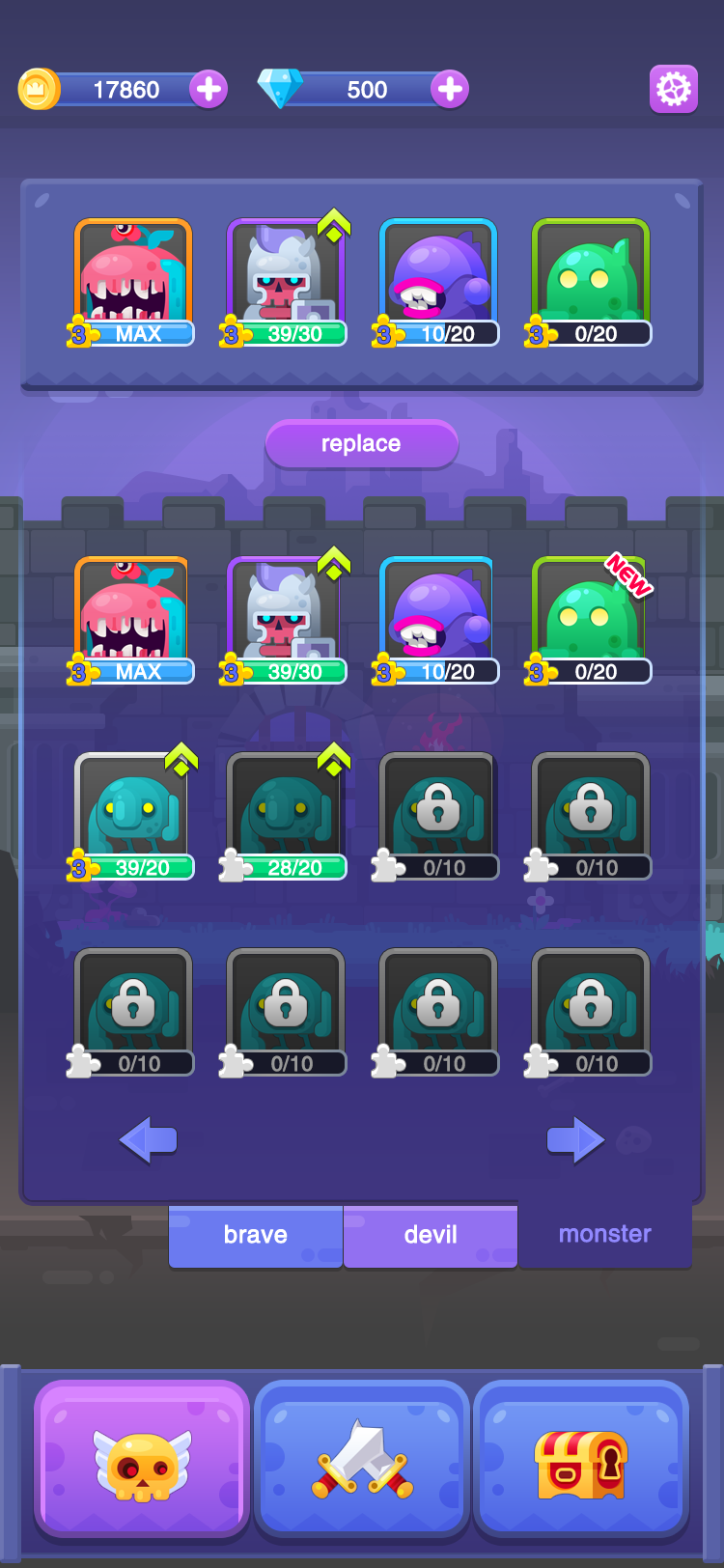Image resolution: width=724 pixels, height=1568 pixels.
Task: Open the winged skull section
Action: click(142, 1459)
